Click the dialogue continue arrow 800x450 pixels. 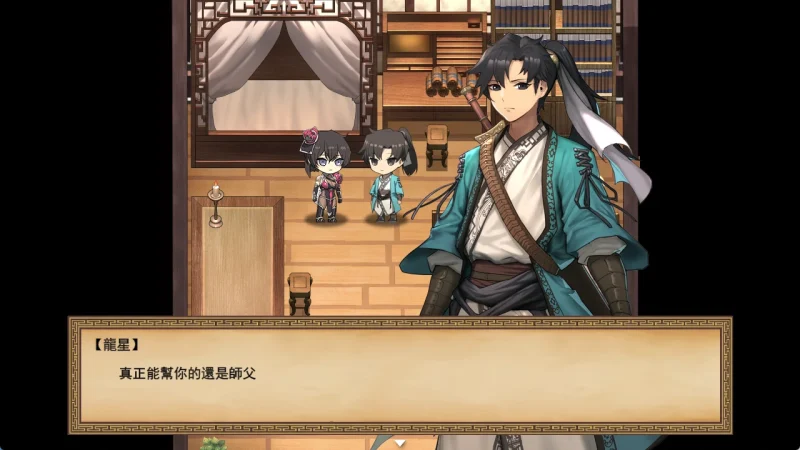400,441
